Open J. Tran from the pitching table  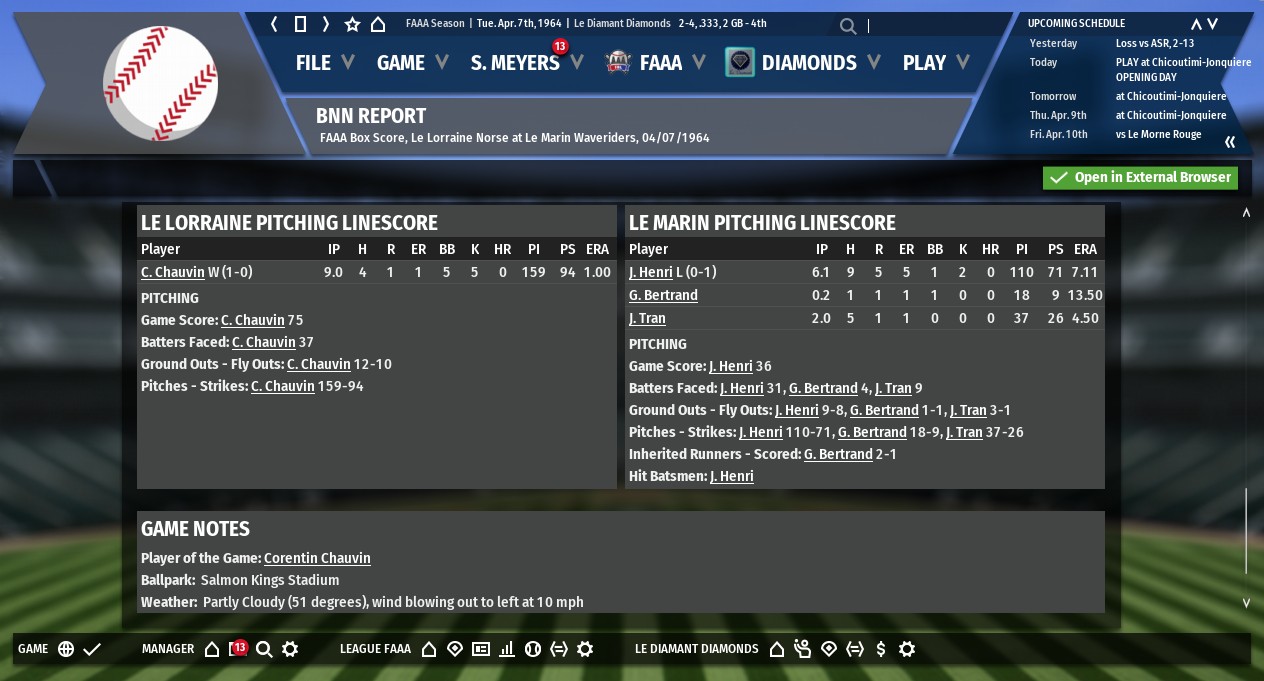click(x=647, y=318)
